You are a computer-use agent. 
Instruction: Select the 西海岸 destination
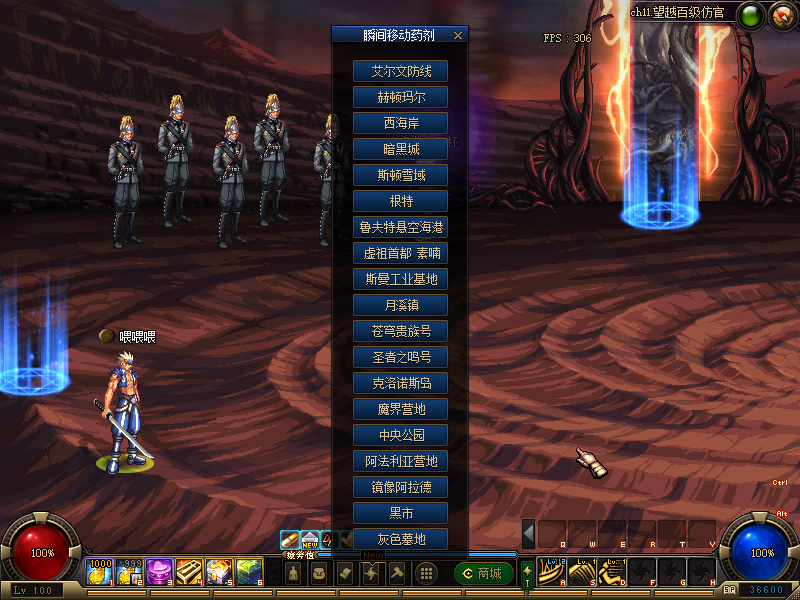400,123
